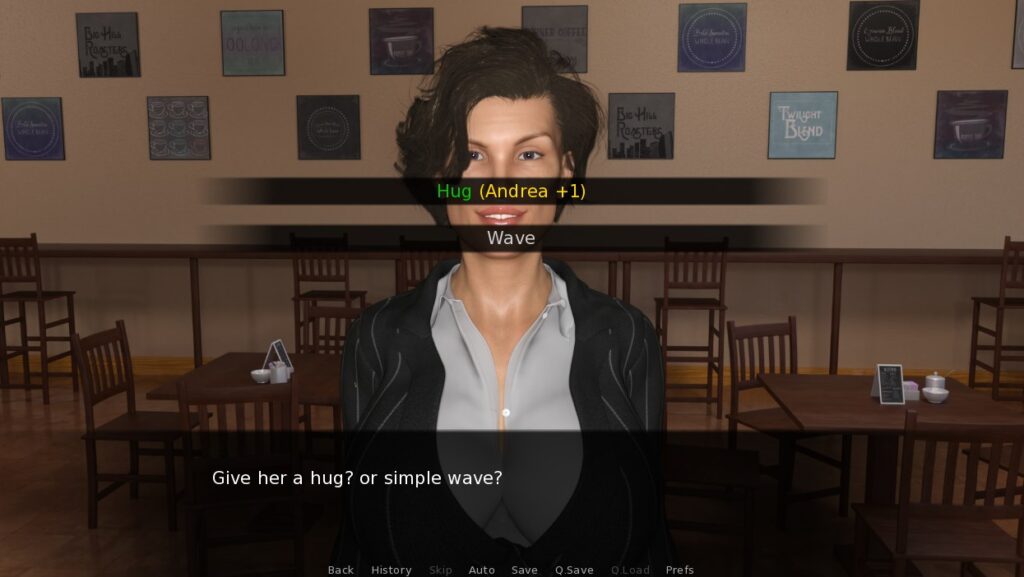1024x577 pixels.
Task: Open the dialogue History log
Action: (x=391, y=570)
